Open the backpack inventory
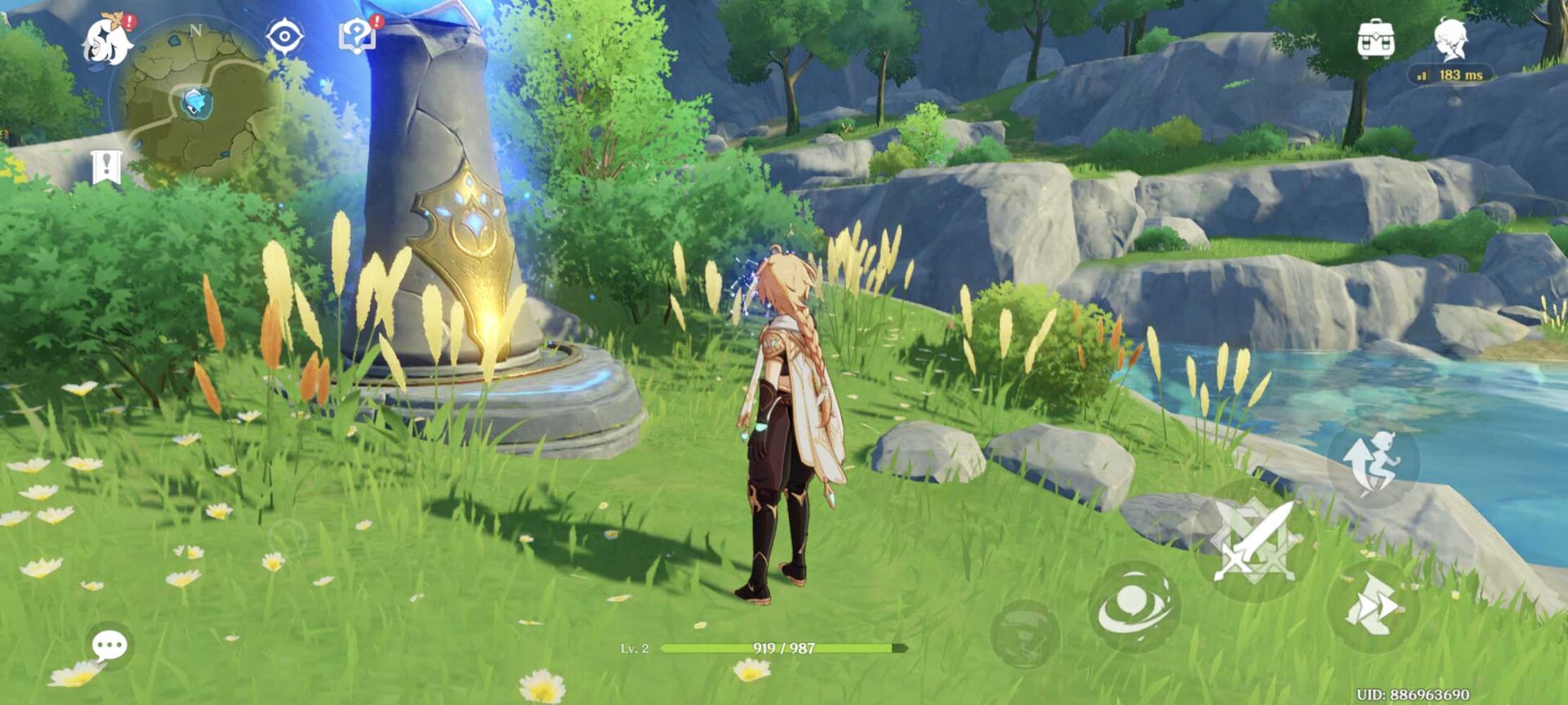The height and width of the screenshot is (705, 1568). (x=1375, y=38)
